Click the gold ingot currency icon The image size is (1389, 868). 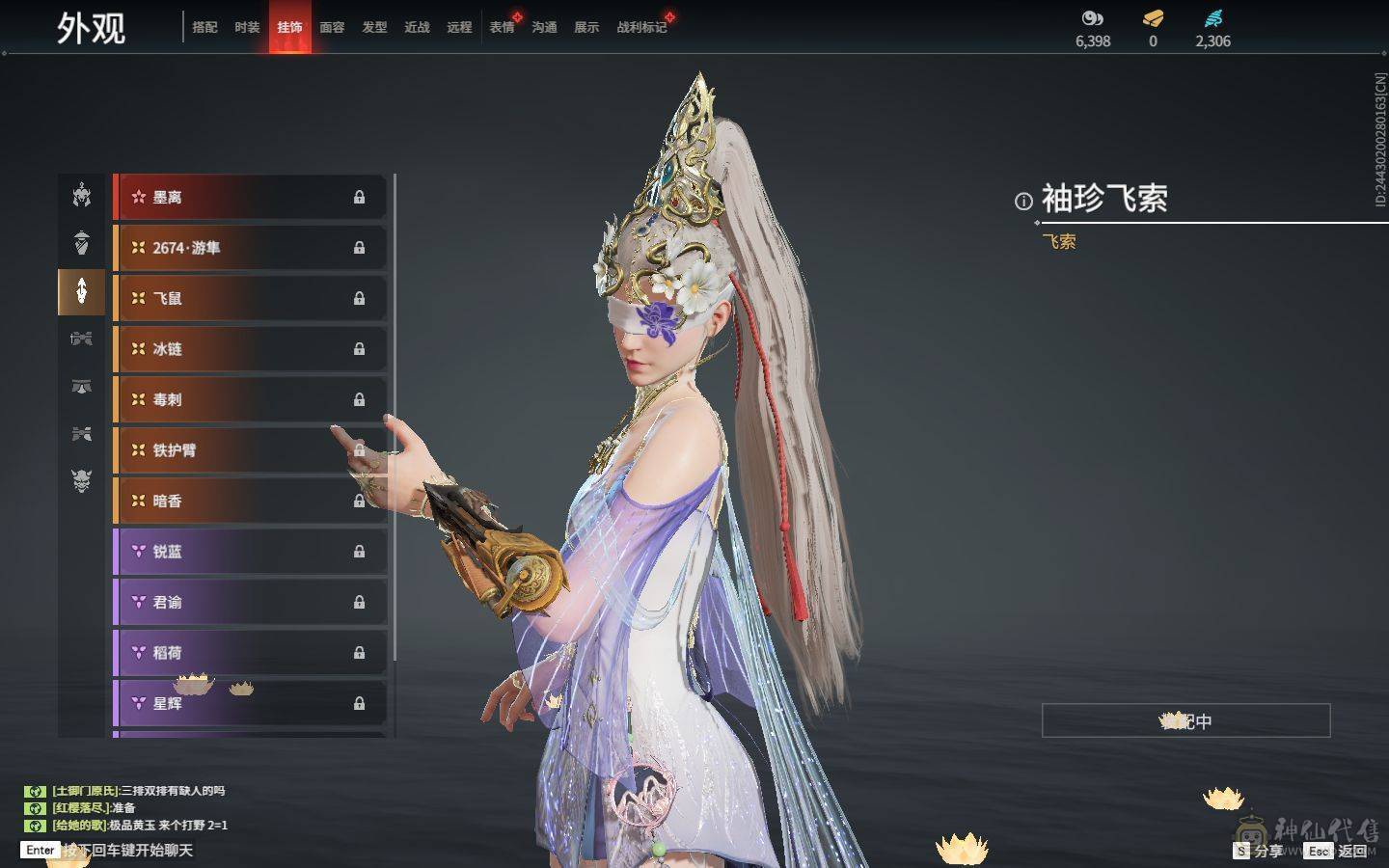[1152, 16]
